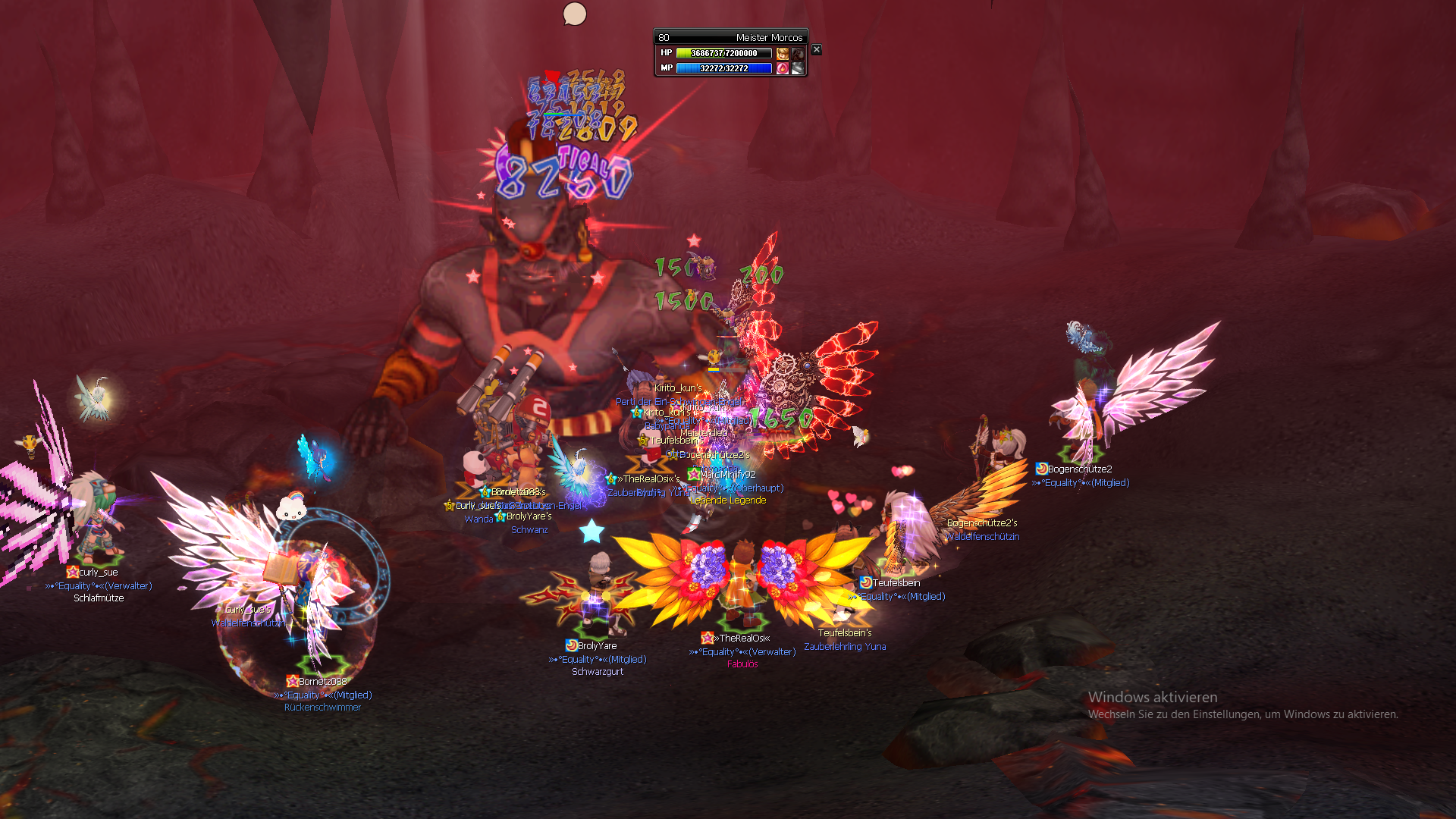Screen dimensions: 1456x819
Task: Close the Meister Morcos target frame
Action: tap(817, 49)
